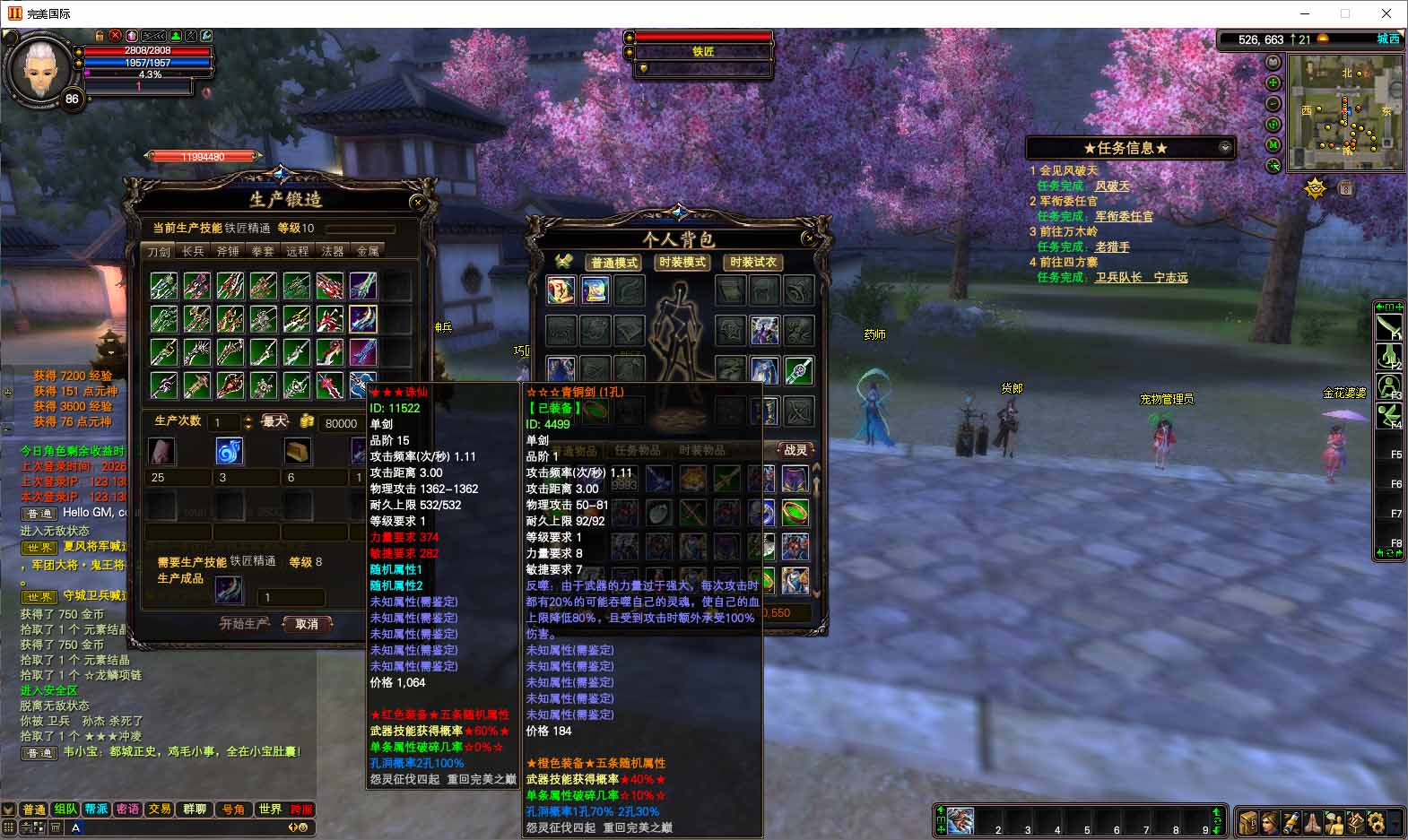Screen dimensions: 1408x840
Task: Open the smiley emoji picker in chat
Action: pyautogui.click(x=301, y=827)
